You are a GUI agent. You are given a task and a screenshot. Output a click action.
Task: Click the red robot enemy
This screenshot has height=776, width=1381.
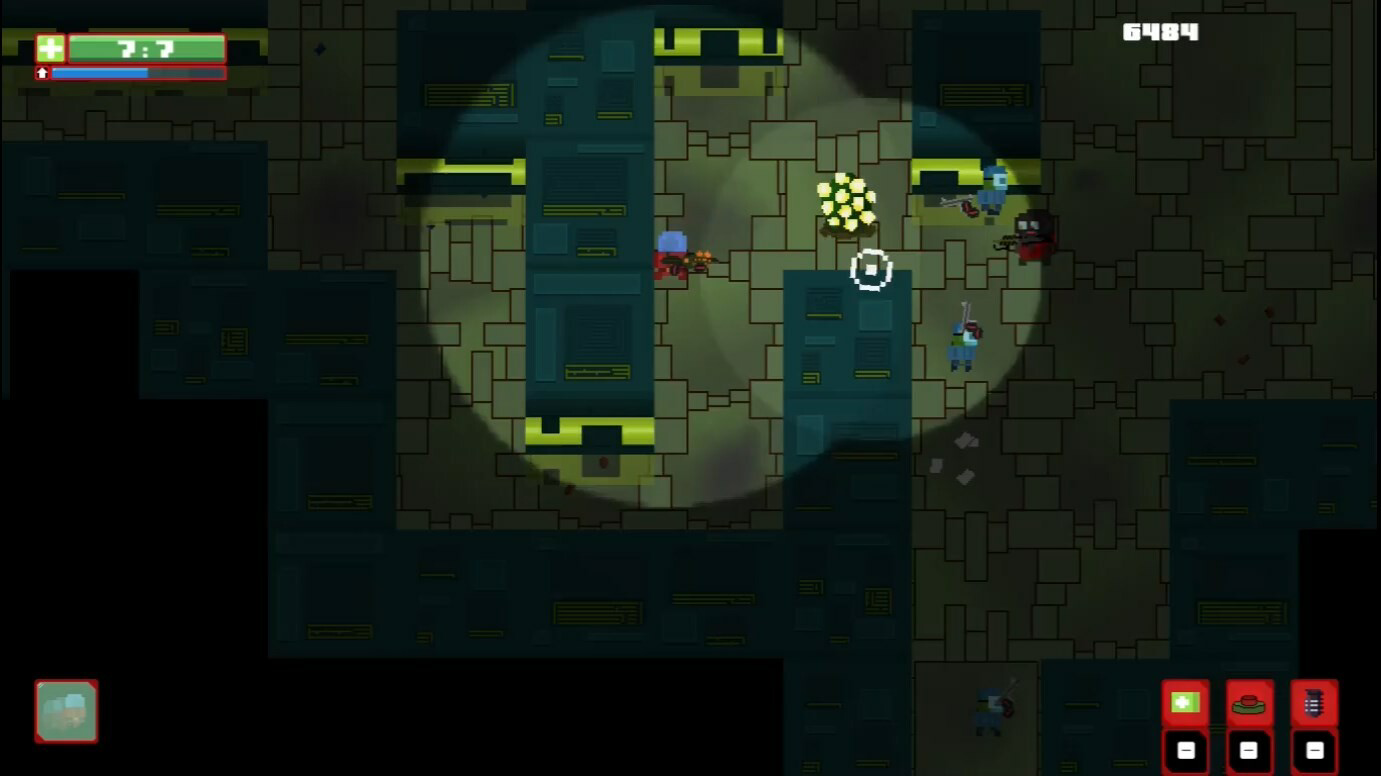1033,236
